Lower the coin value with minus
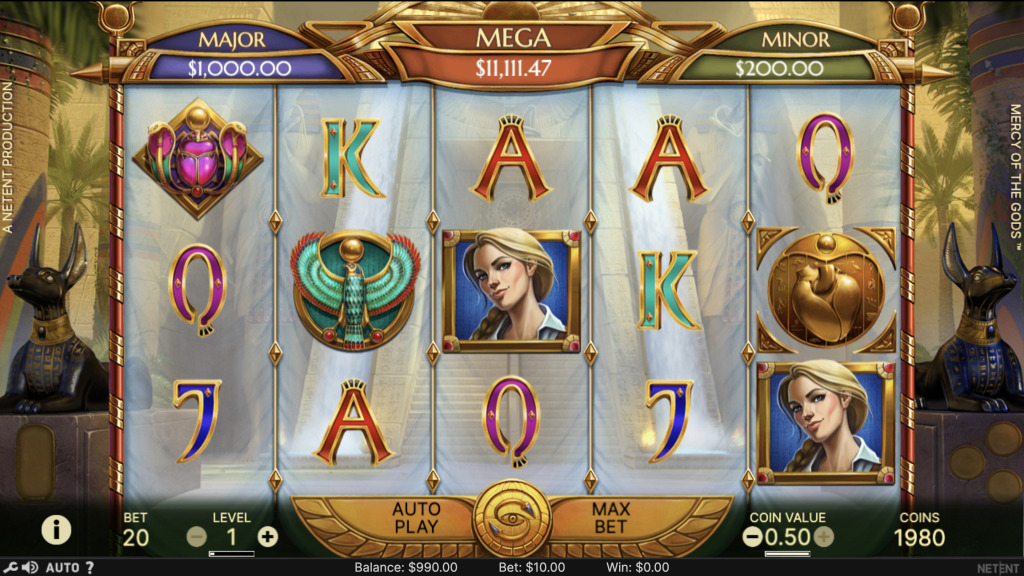The width and height of the screenshot is (1024, 576). [x=753, y=536]
